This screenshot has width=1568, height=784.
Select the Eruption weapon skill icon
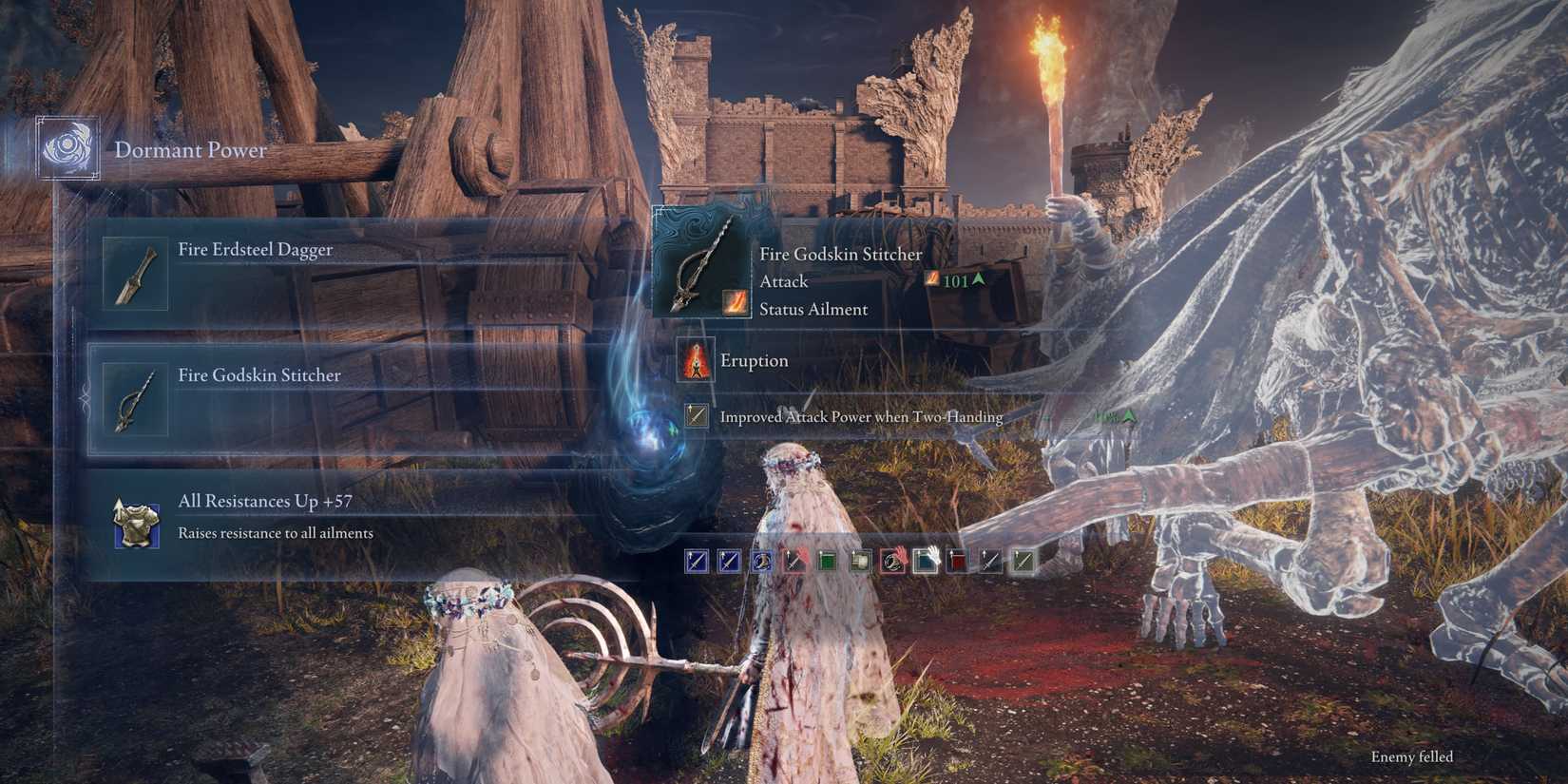pos(697,361)
